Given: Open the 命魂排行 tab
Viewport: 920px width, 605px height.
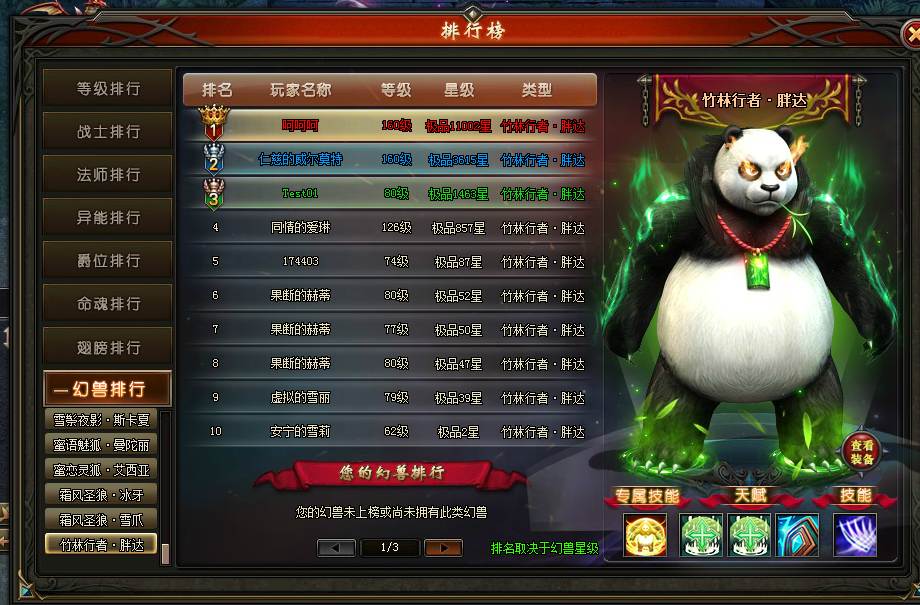Looking at the screenshot, I should pos(108,304).
